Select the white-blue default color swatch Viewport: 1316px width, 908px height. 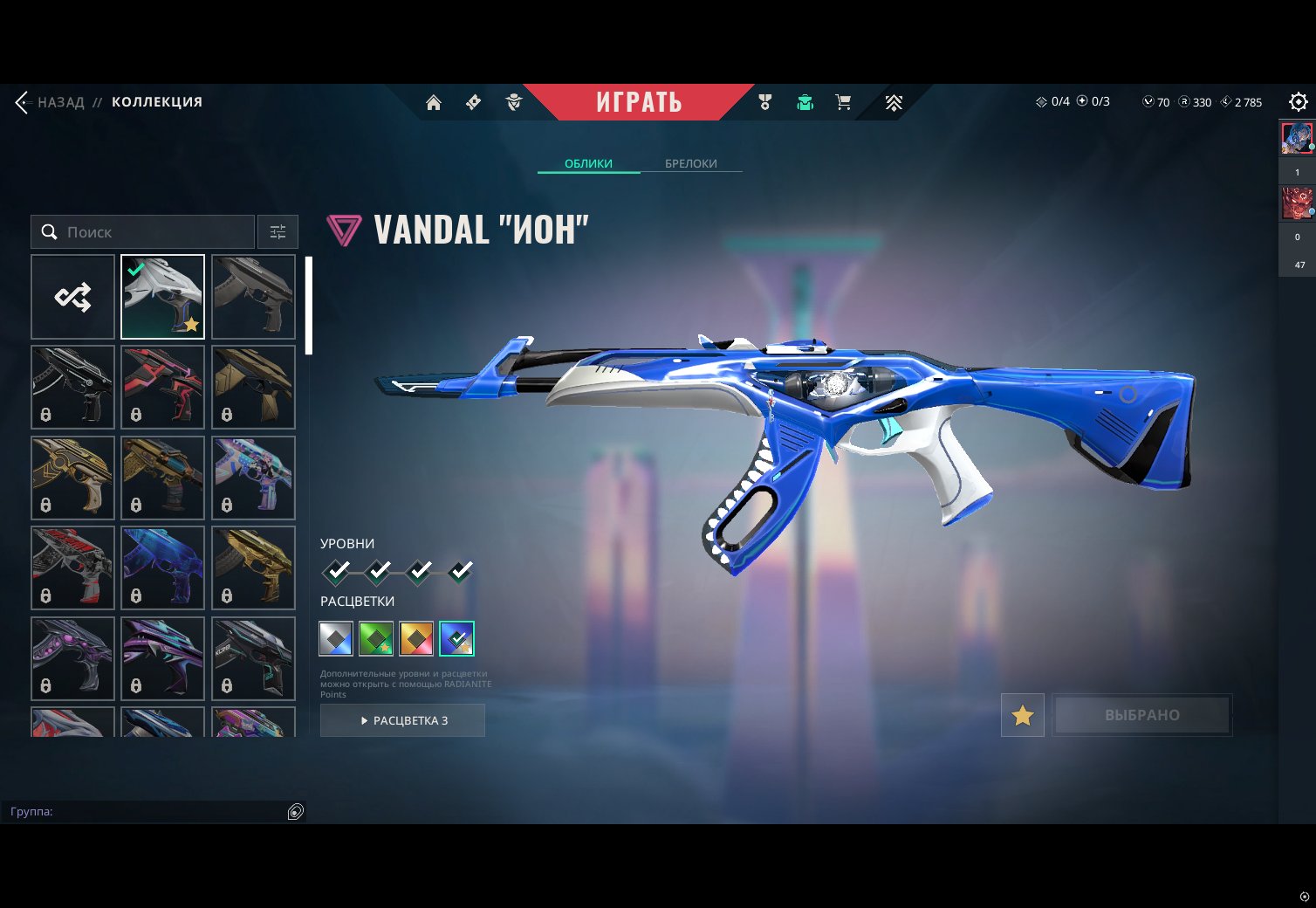[336, 638]
